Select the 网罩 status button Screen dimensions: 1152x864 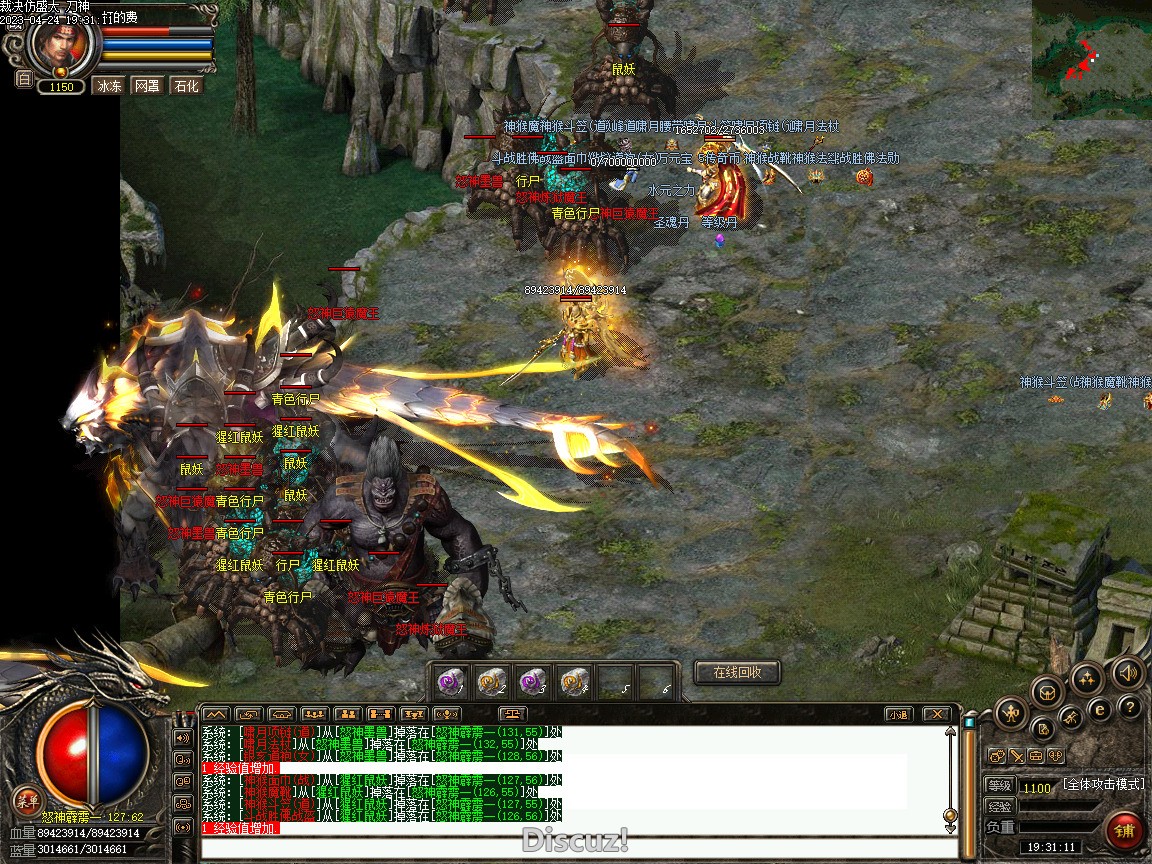pyautogui.click(x=147, y=86)
